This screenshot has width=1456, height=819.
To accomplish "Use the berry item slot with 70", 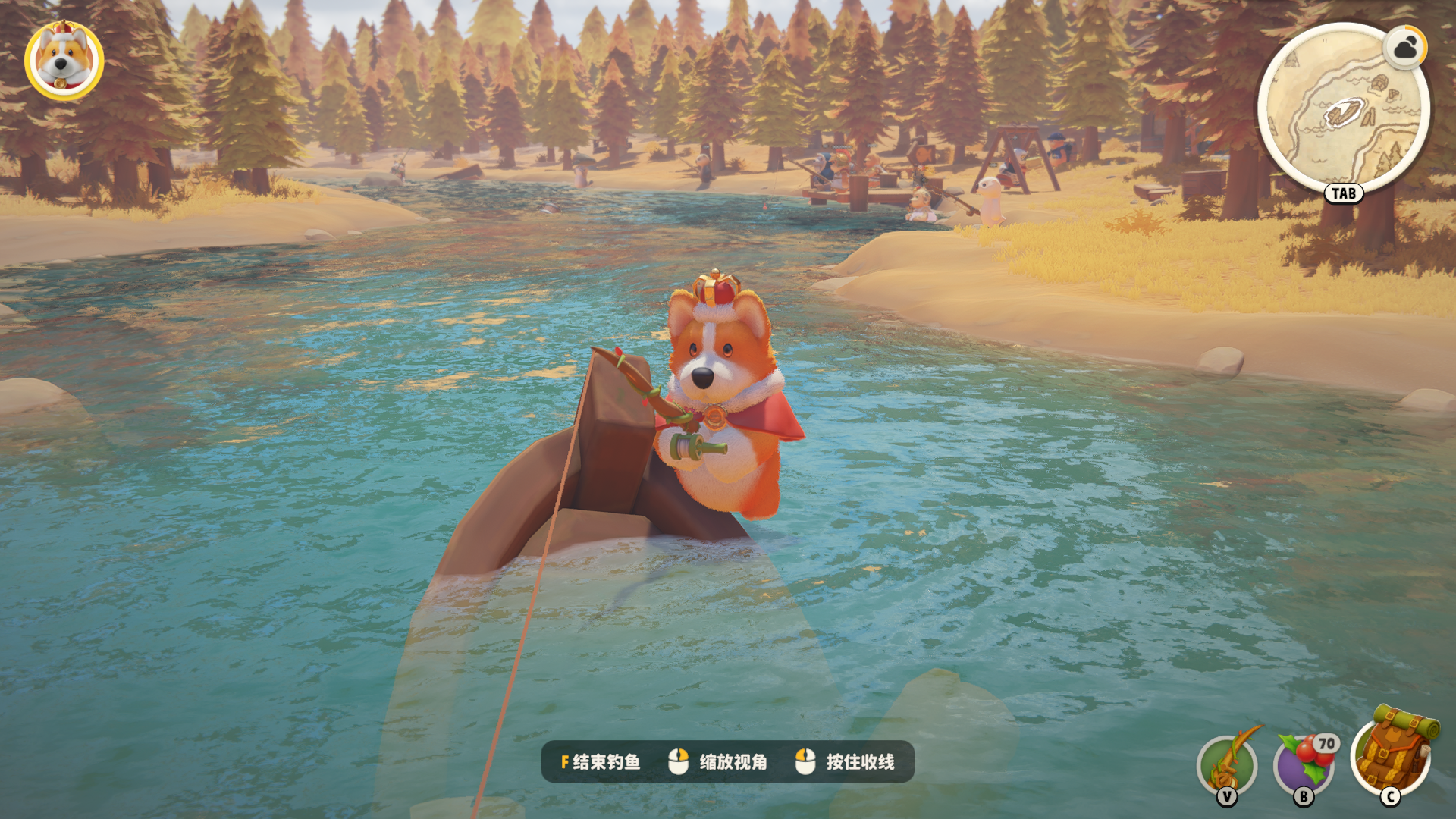I will point(1304,764).
